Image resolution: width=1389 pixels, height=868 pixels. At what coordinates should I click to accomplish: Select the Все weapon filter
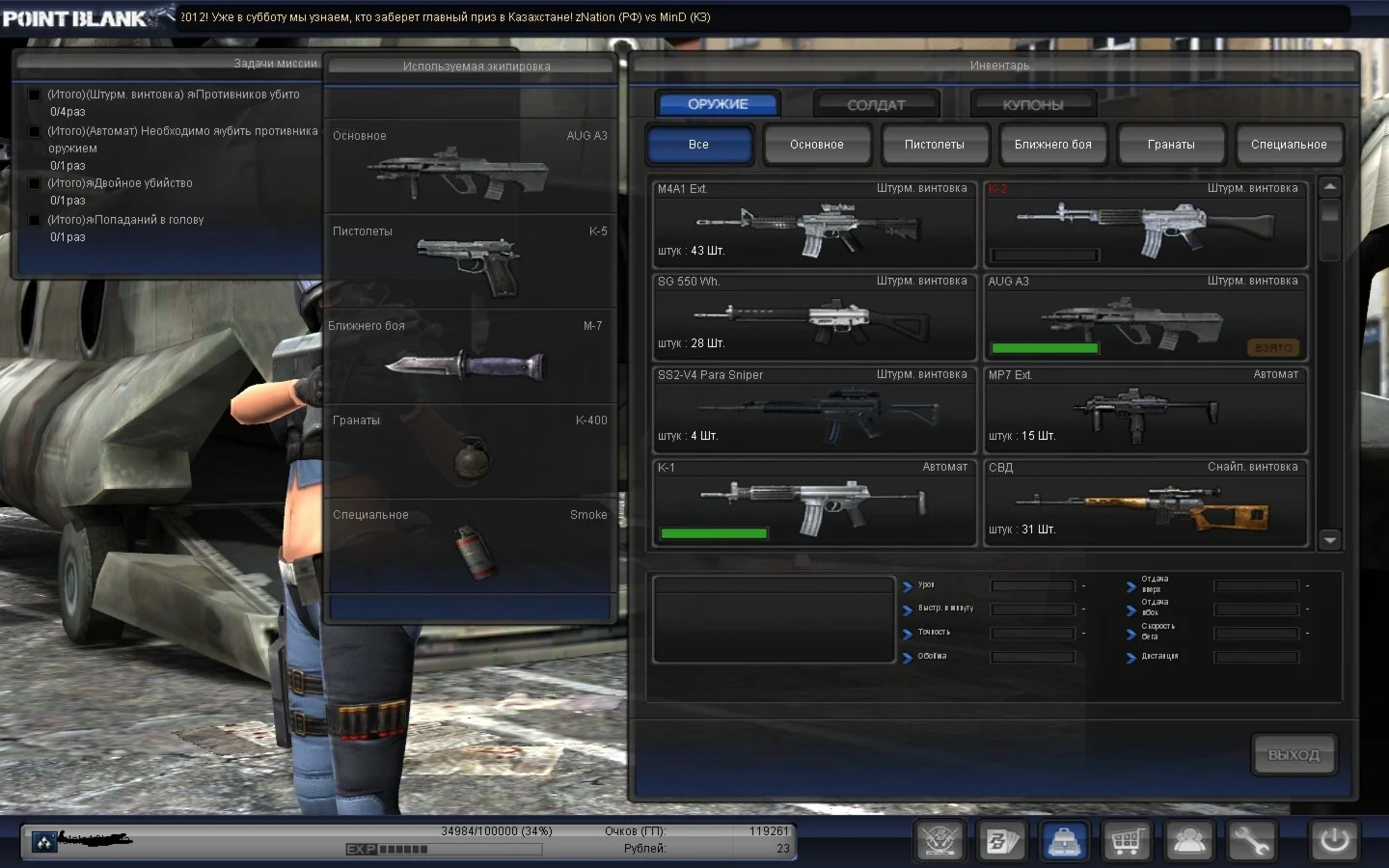(x=700, y=144)
